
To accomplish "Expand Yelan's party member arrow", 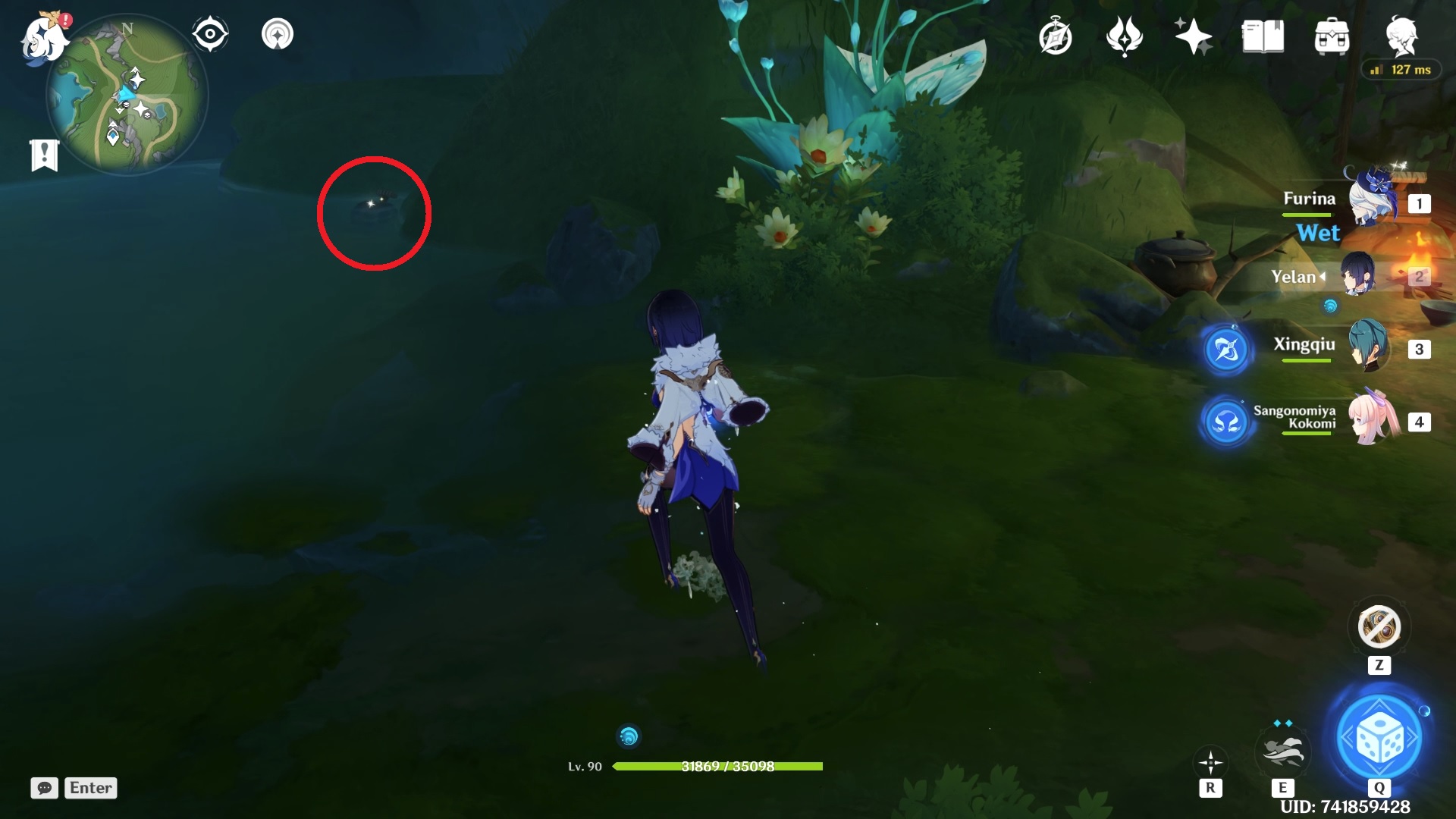I will click(x=1324, y=277).
